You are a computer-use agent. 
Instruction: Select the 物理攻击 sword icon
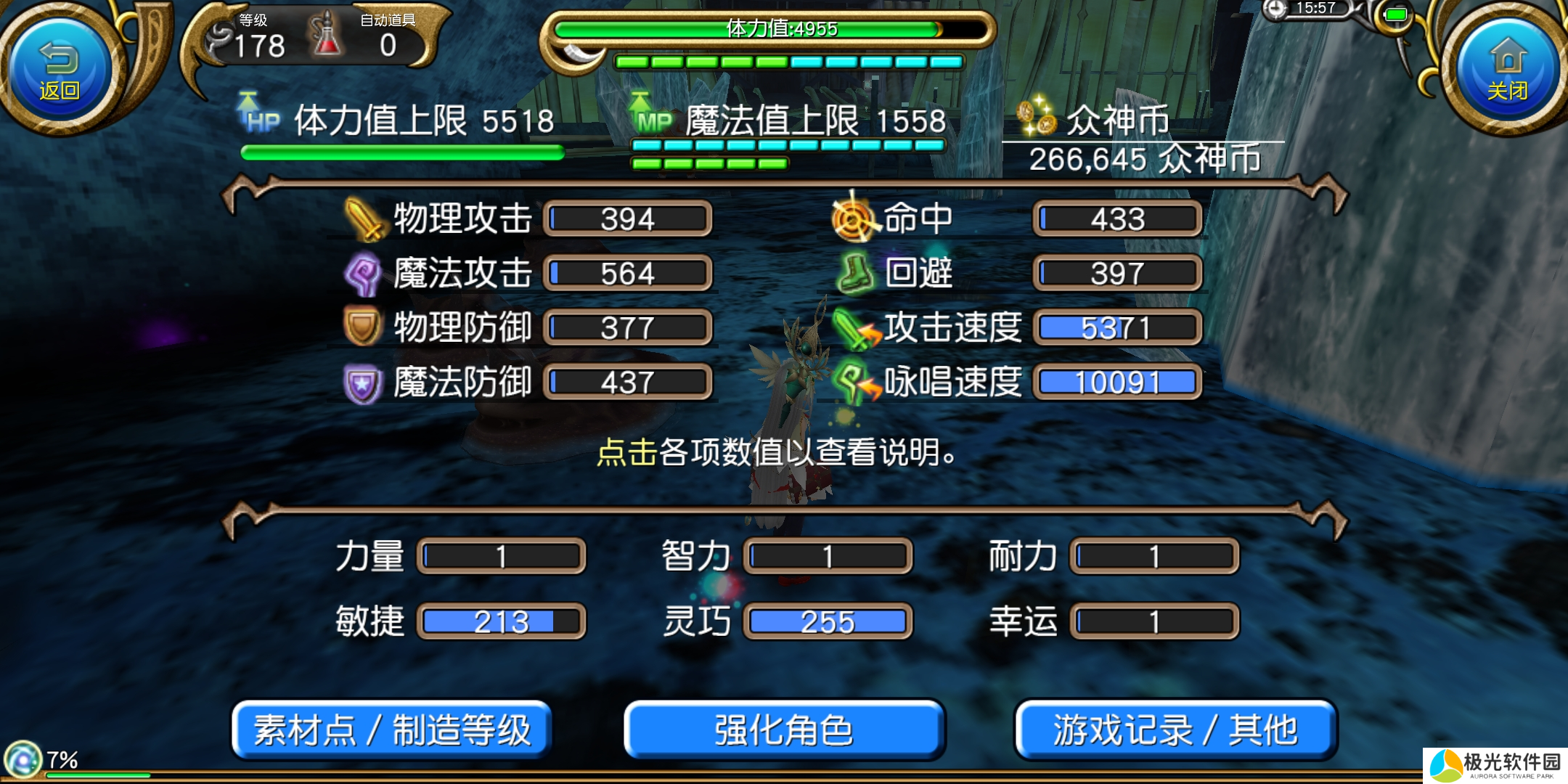363,219
